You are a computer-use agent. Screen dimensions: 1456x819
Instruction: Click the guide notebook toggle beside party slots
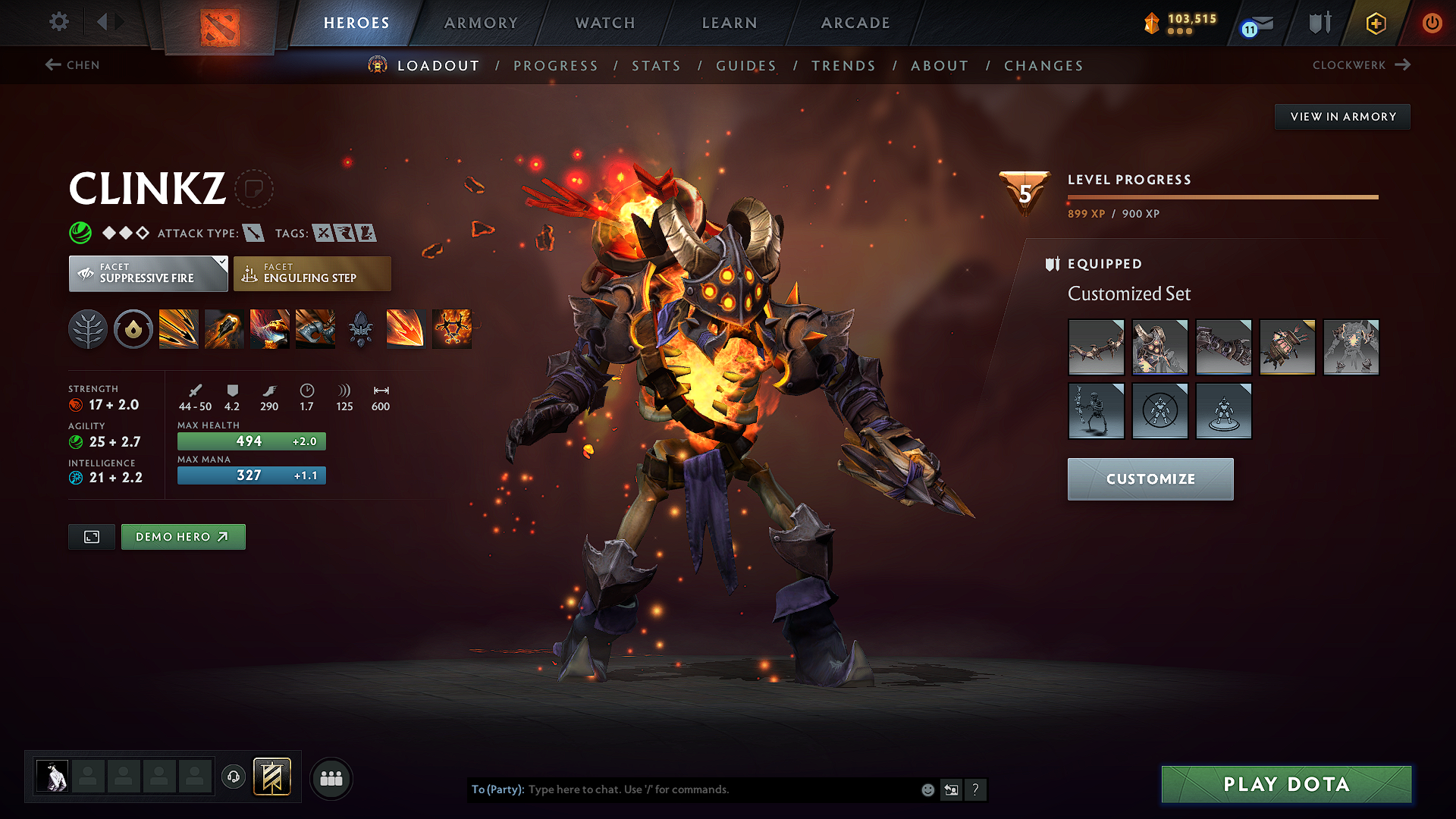pyautogui.click(x=271, y=777)
